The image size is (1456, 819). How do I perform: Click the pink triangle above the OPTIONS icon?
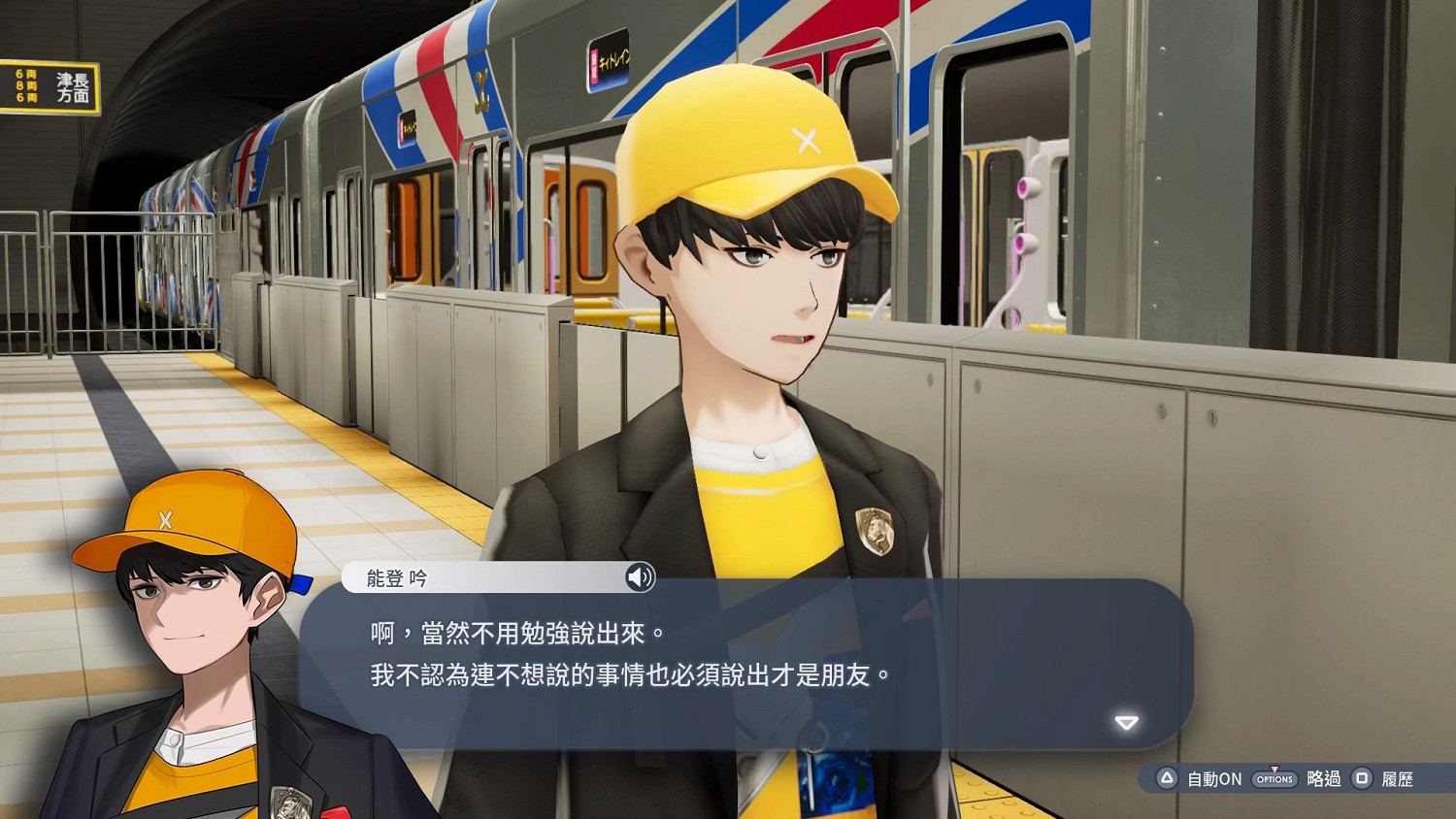click(x=1273, y=767)
